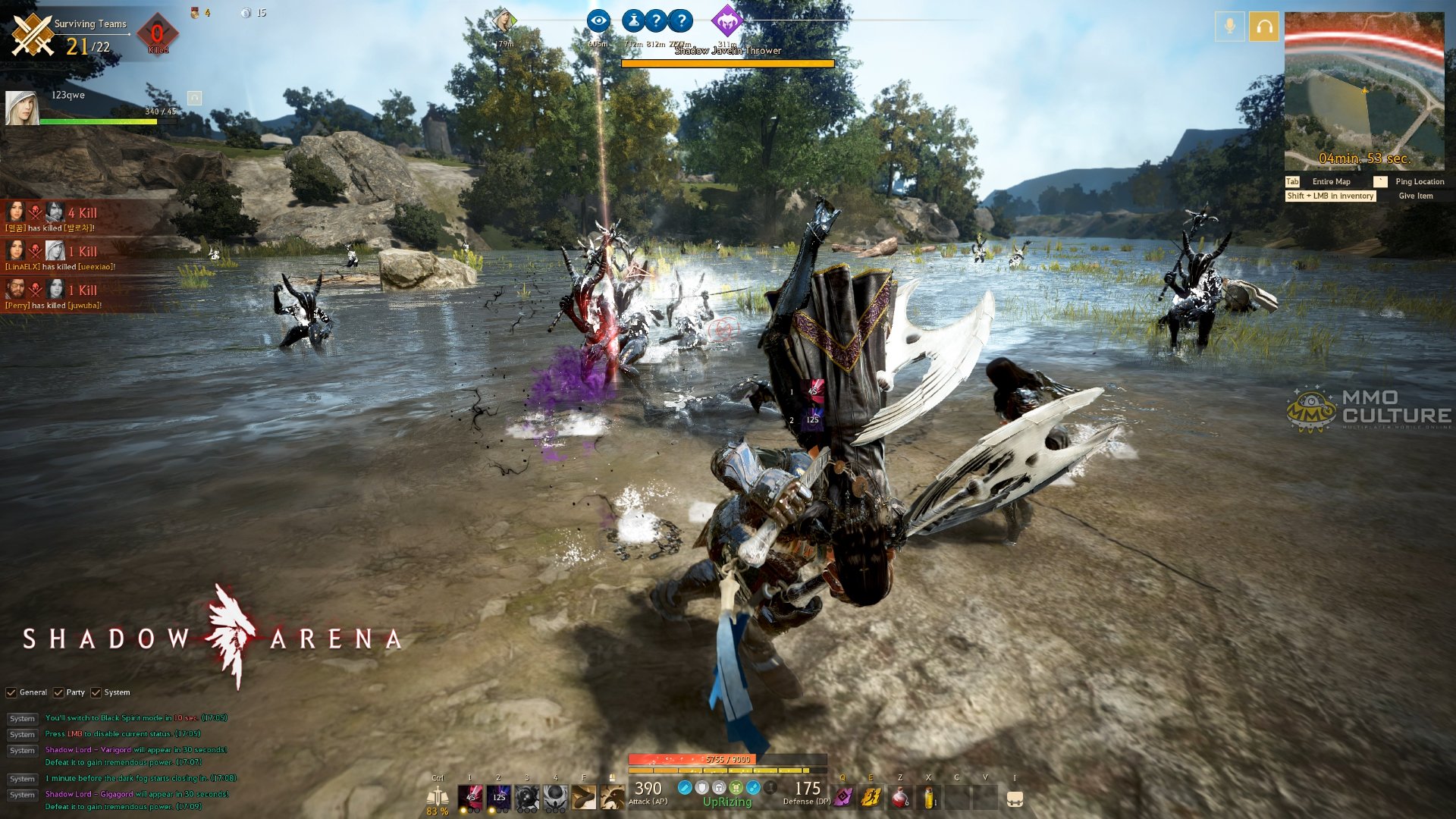Screen dimensions: 1456x819
Task: Use the yellow vial item
Action: [x=928, y=797]
